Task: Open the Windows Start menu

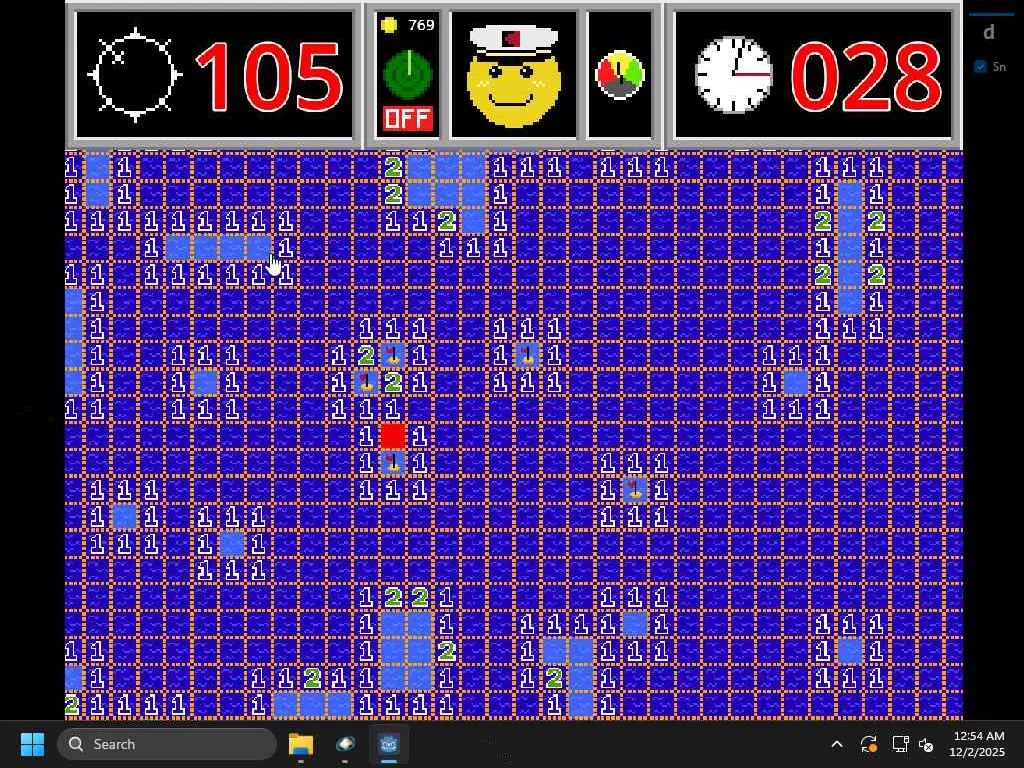Action: pos(32,744)
